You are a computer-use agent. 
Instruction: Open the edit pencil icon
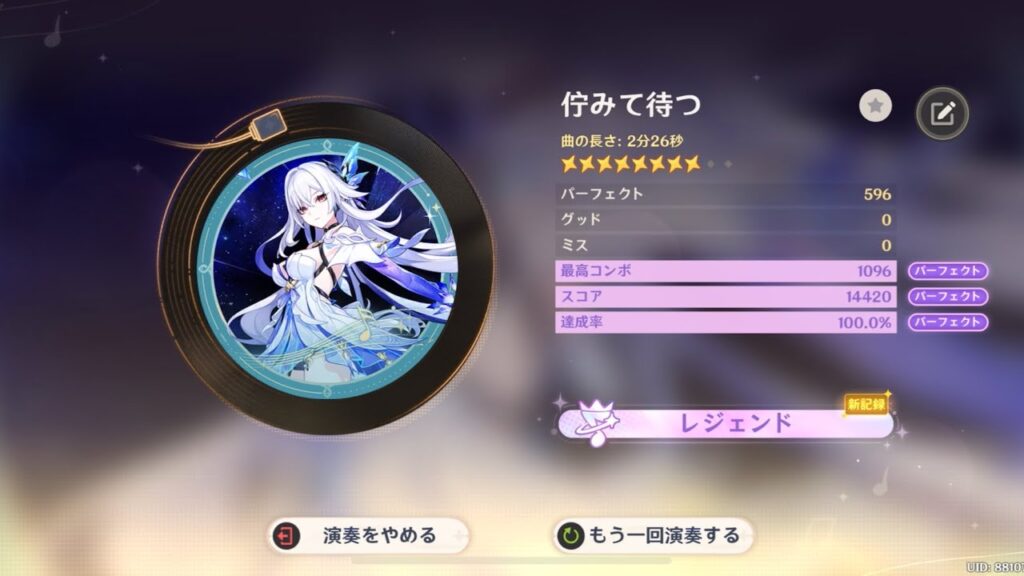[942, 114]
